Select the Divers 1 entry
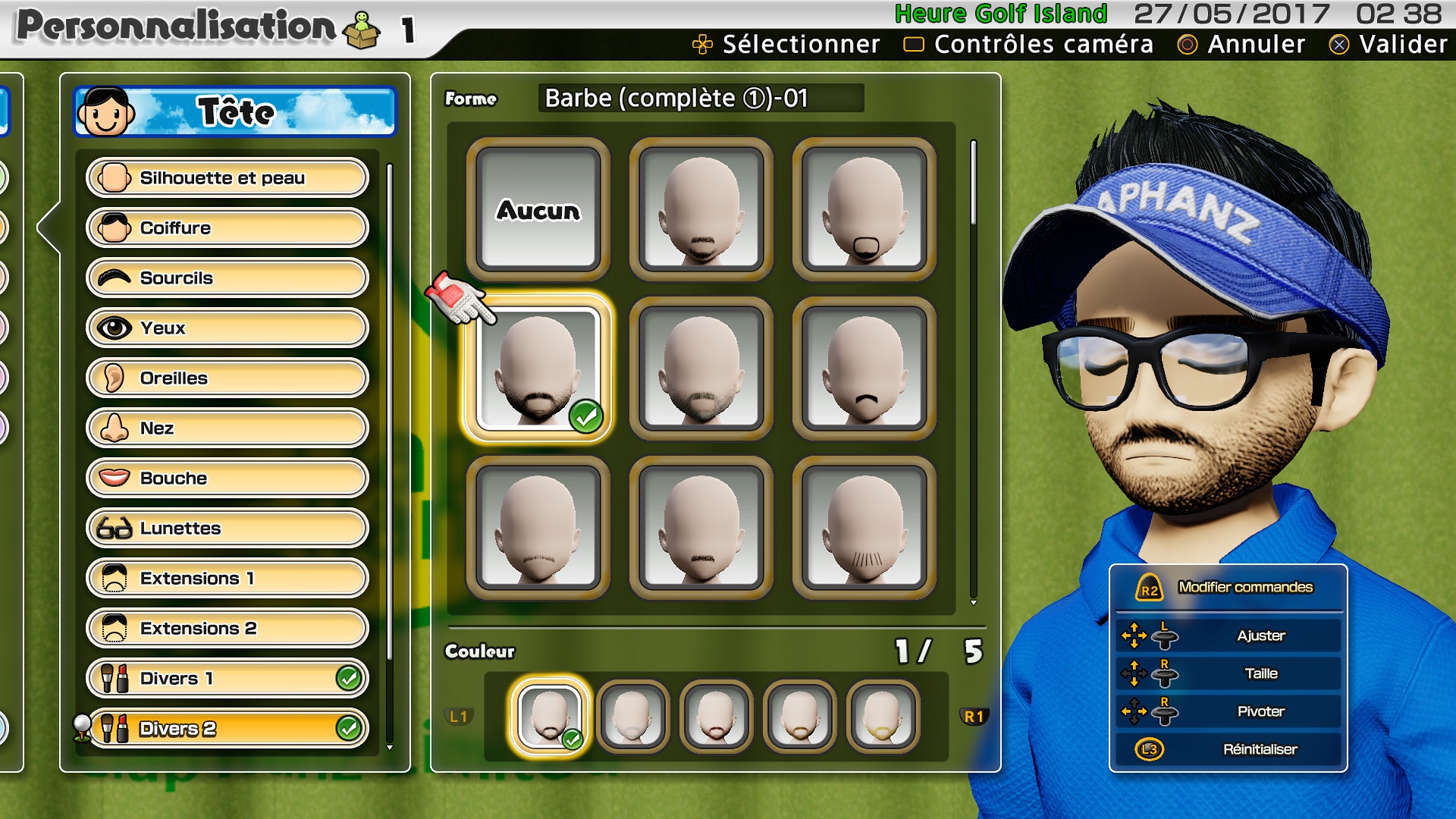 click(x=227, y=679)
